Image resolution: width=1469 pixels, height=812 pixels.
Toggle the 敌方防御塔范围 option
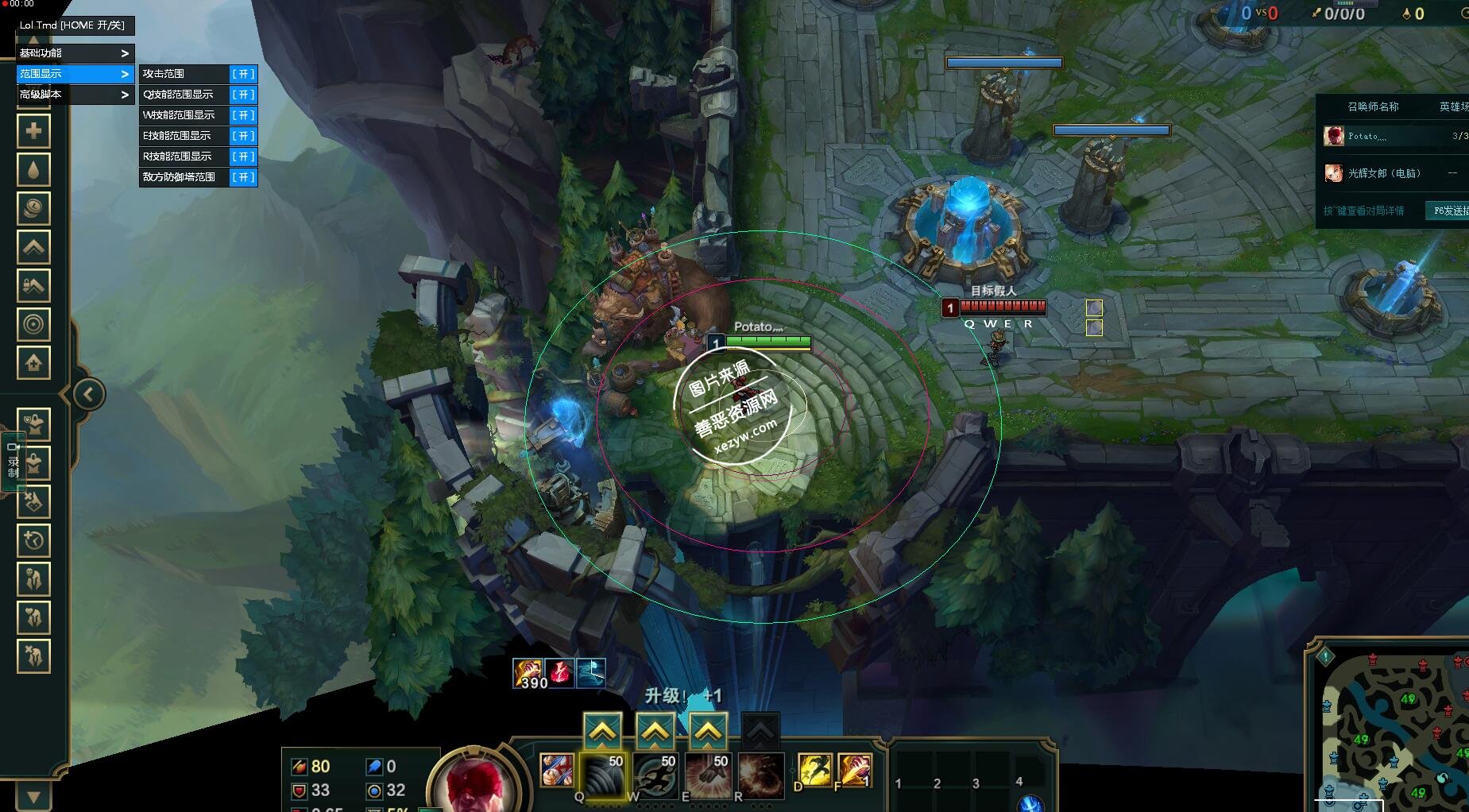[242, 177]
